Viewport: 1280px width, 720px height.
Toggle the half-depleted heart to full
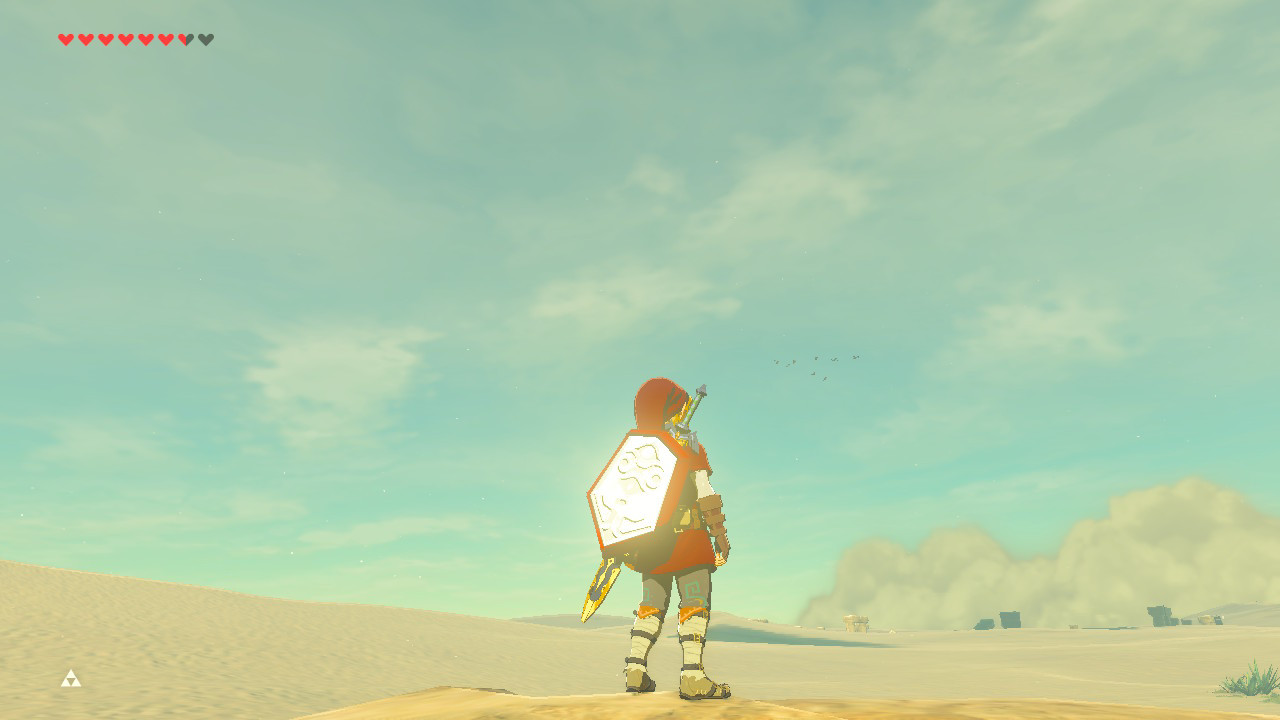click(183, 39)
